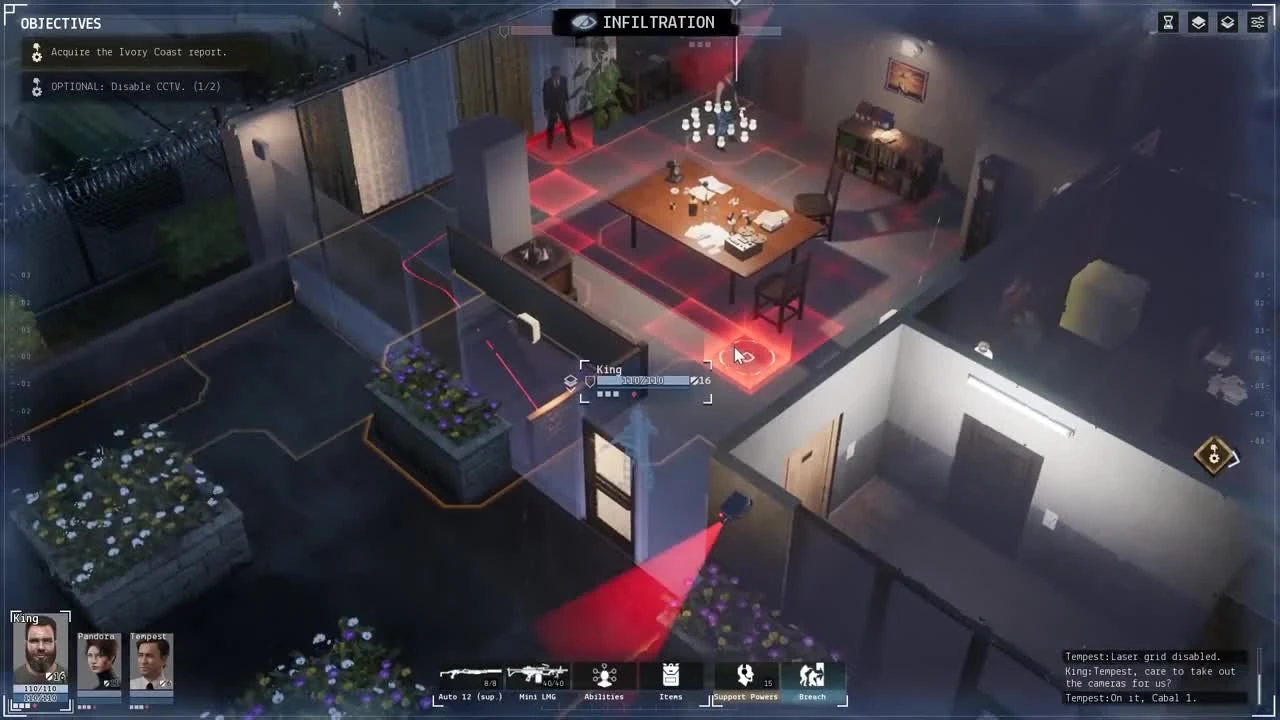
Task: Click the lower floor level layer icon
Action: pyautogui.click(x=1227, y=21)
